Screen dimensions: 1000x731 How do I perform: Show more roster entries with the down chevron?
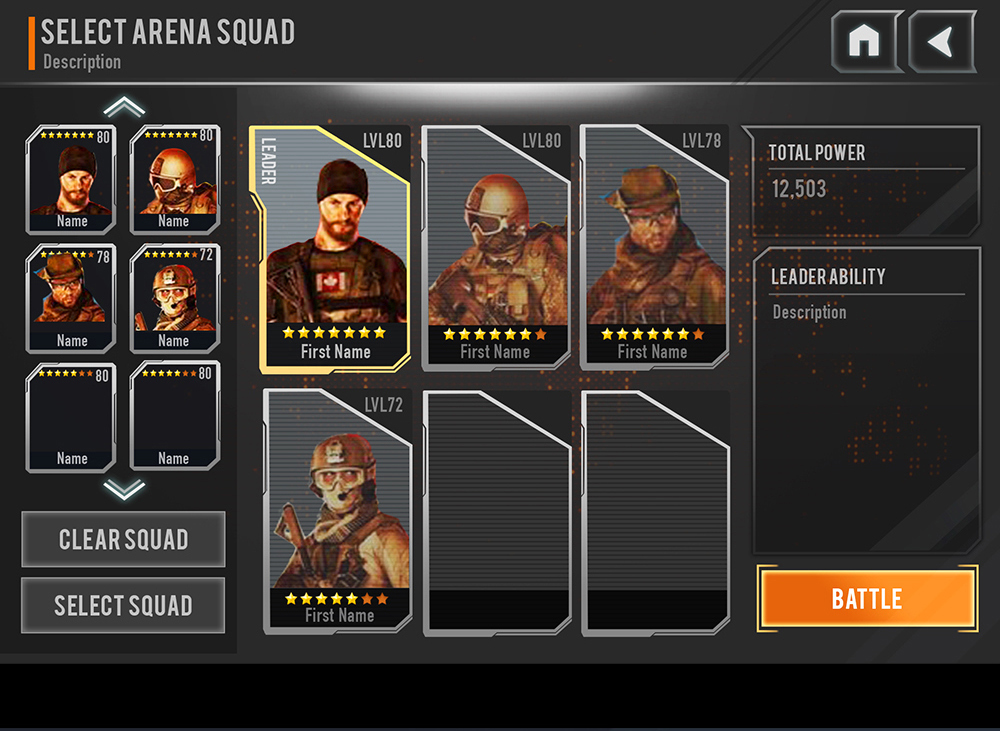(124, 489)
